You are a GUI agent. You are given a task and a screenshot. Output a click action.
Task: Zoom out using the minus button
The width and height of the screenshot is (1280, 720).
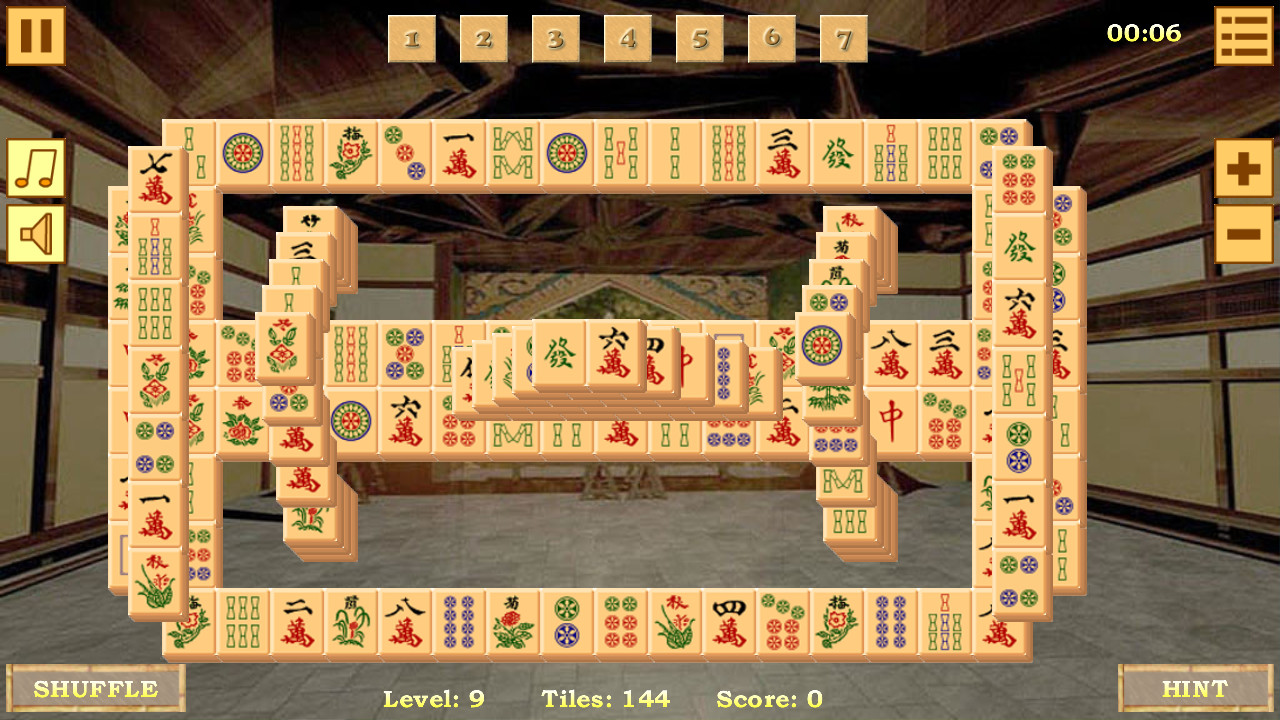coord(1243,232)
